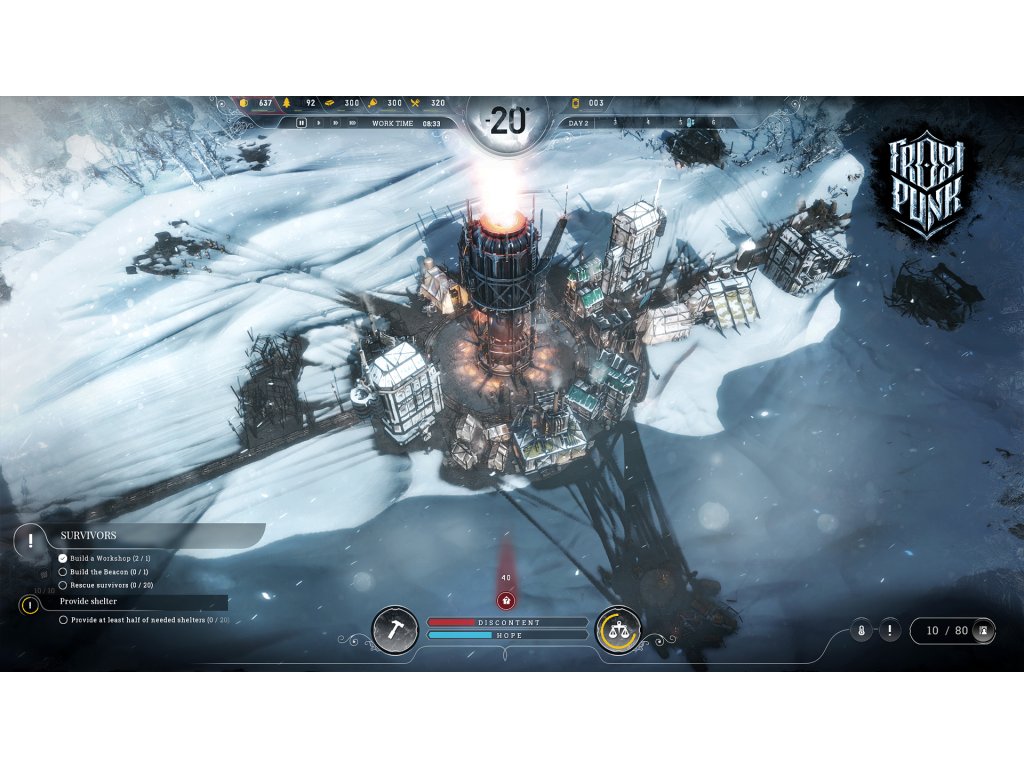Image resolution: width=1024 pixels, height=768 pixels.
Task: Set game speed to fastest triple arrows
Action: tap(354, 123)
